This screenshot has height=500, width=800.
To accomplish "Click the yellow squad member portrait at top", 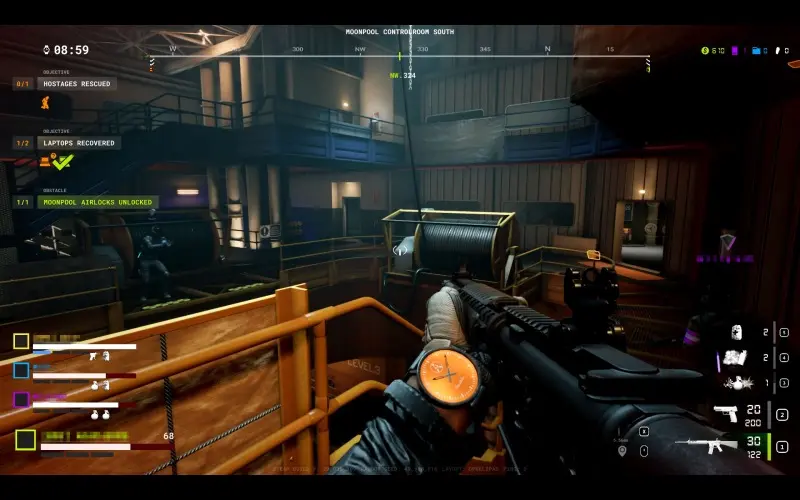I will tap(21, 341).
